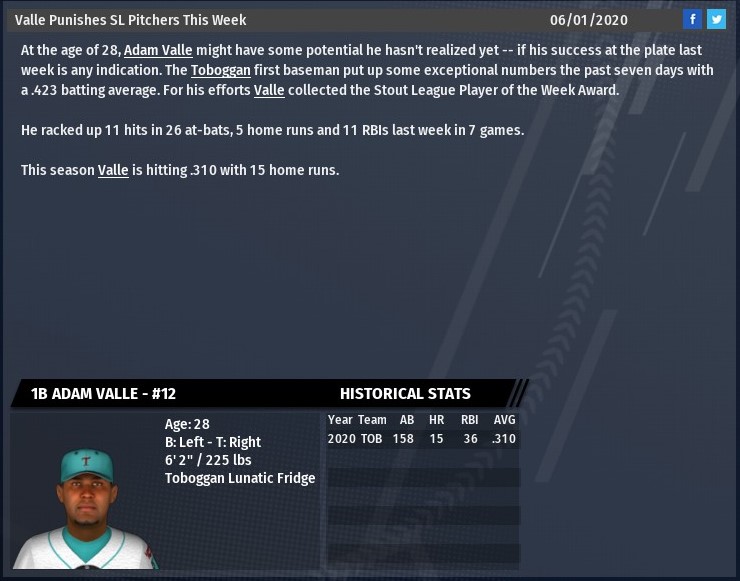Open the underlined Adam Valle player link
Image resolution: width=740 pixels, height=581 pixels.
158,50
